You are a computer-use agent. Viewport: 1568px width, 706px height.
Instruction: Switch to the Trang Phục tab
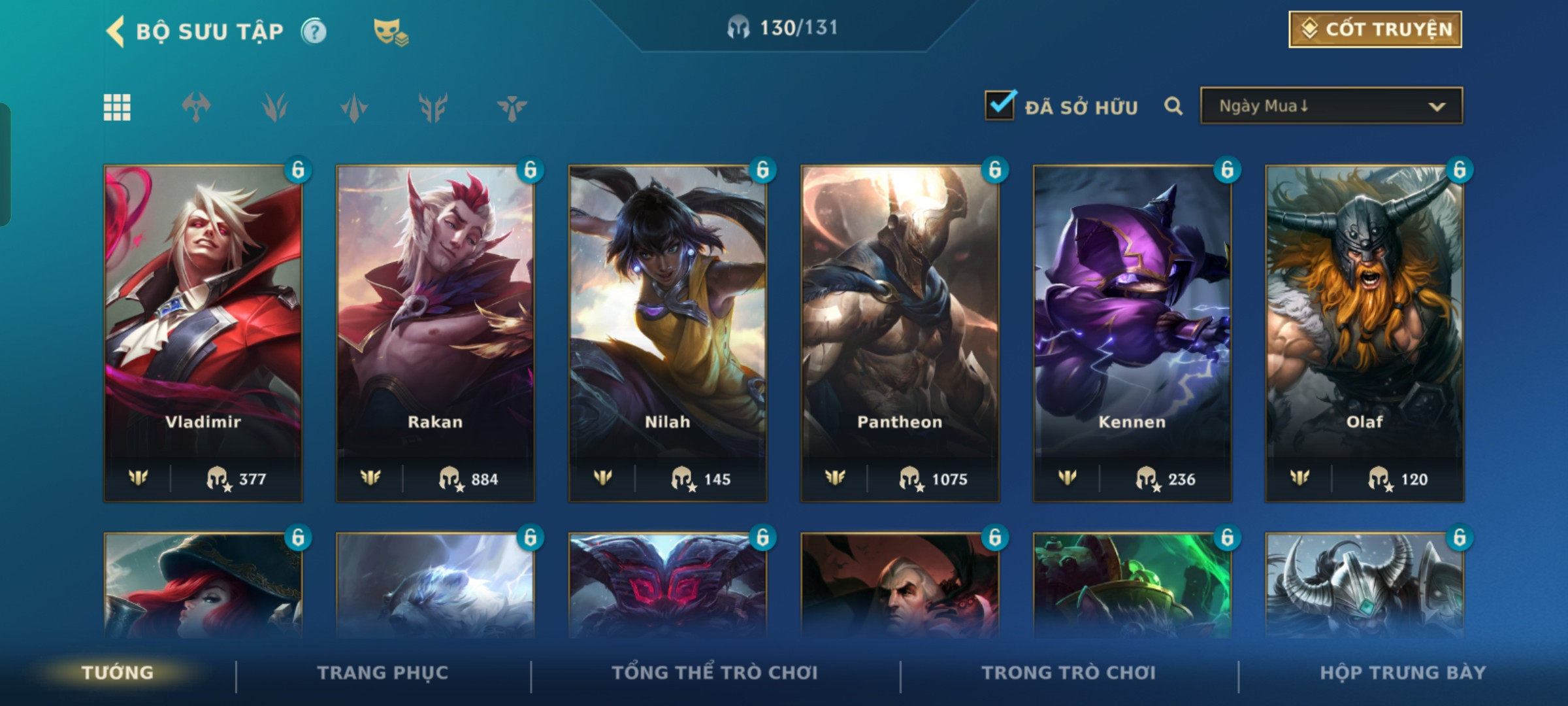point(383,673)
